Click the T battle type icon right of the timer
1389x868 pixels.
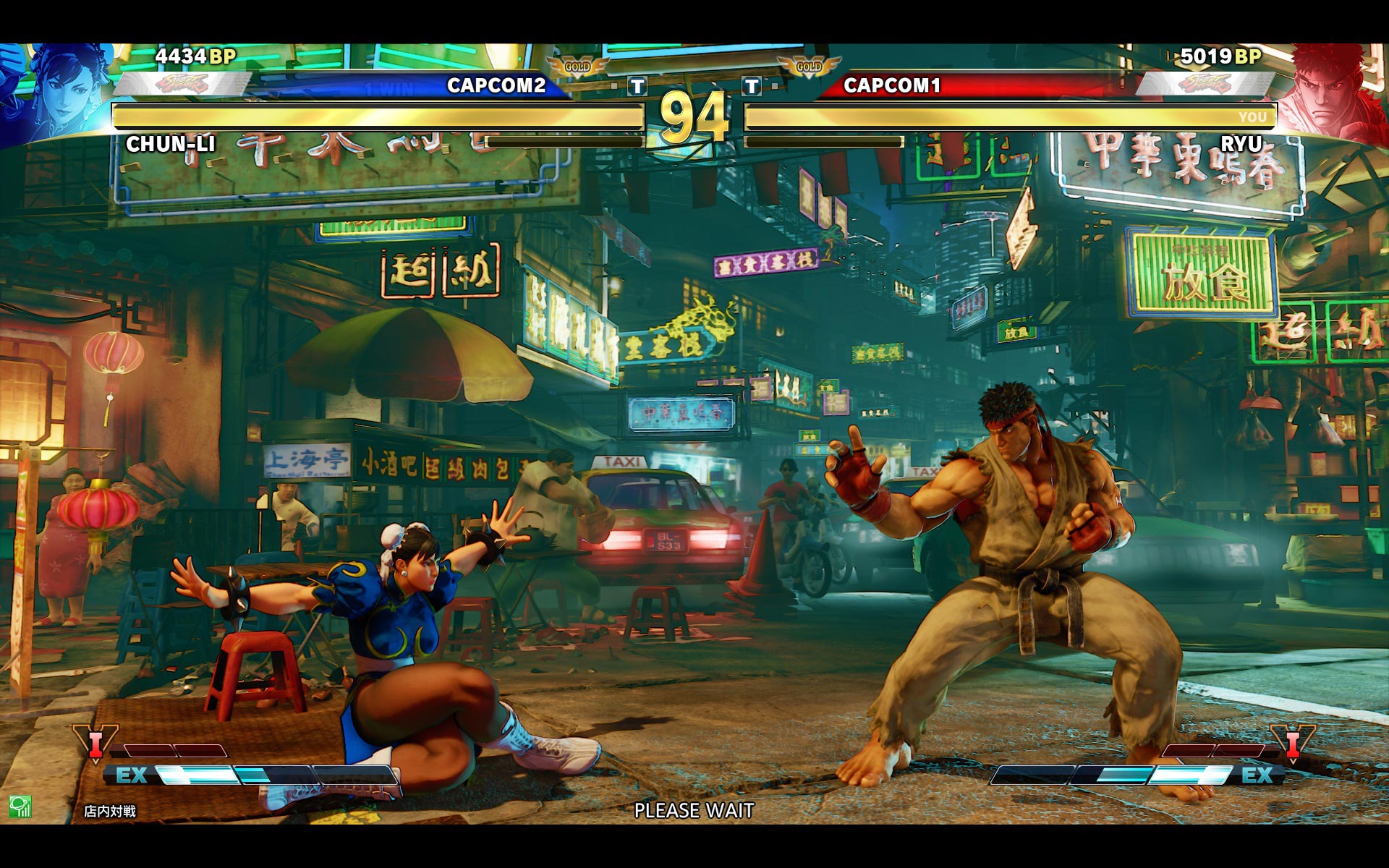pyautogui.click(x=752, y=87)
